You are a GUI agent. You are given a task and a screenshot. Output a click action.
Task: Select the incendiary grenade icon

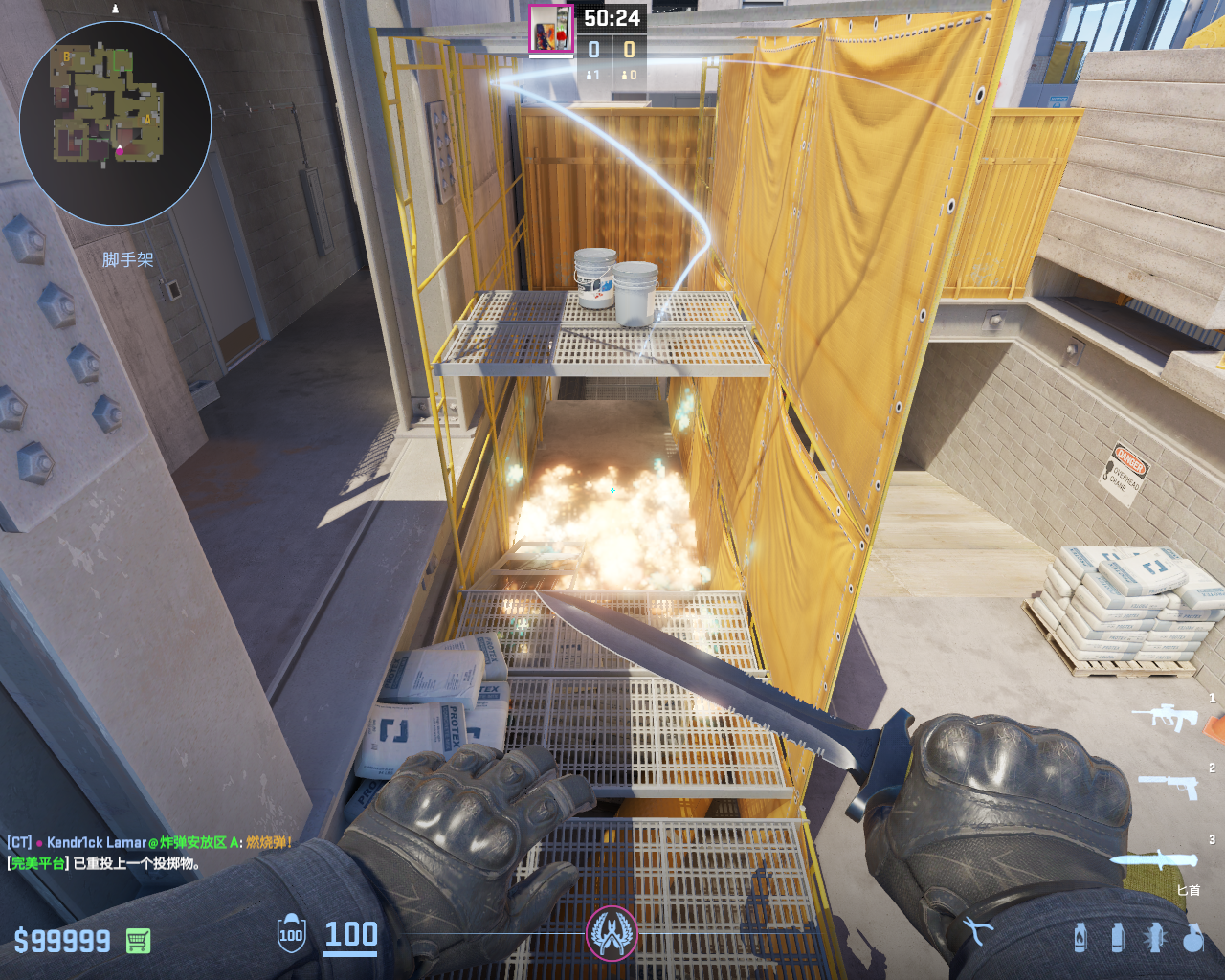(1080, 938)
